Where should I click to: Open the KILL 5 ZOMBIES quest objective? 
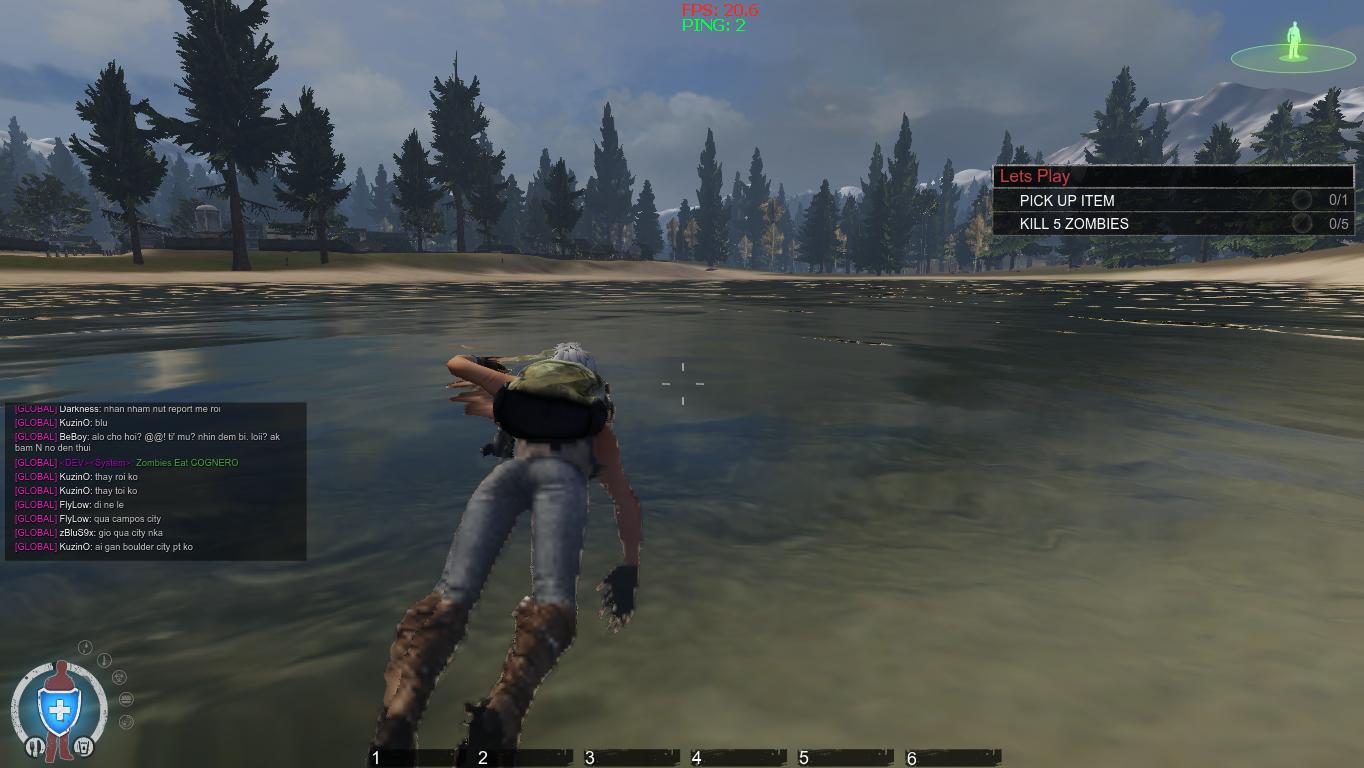(1074, 224)
